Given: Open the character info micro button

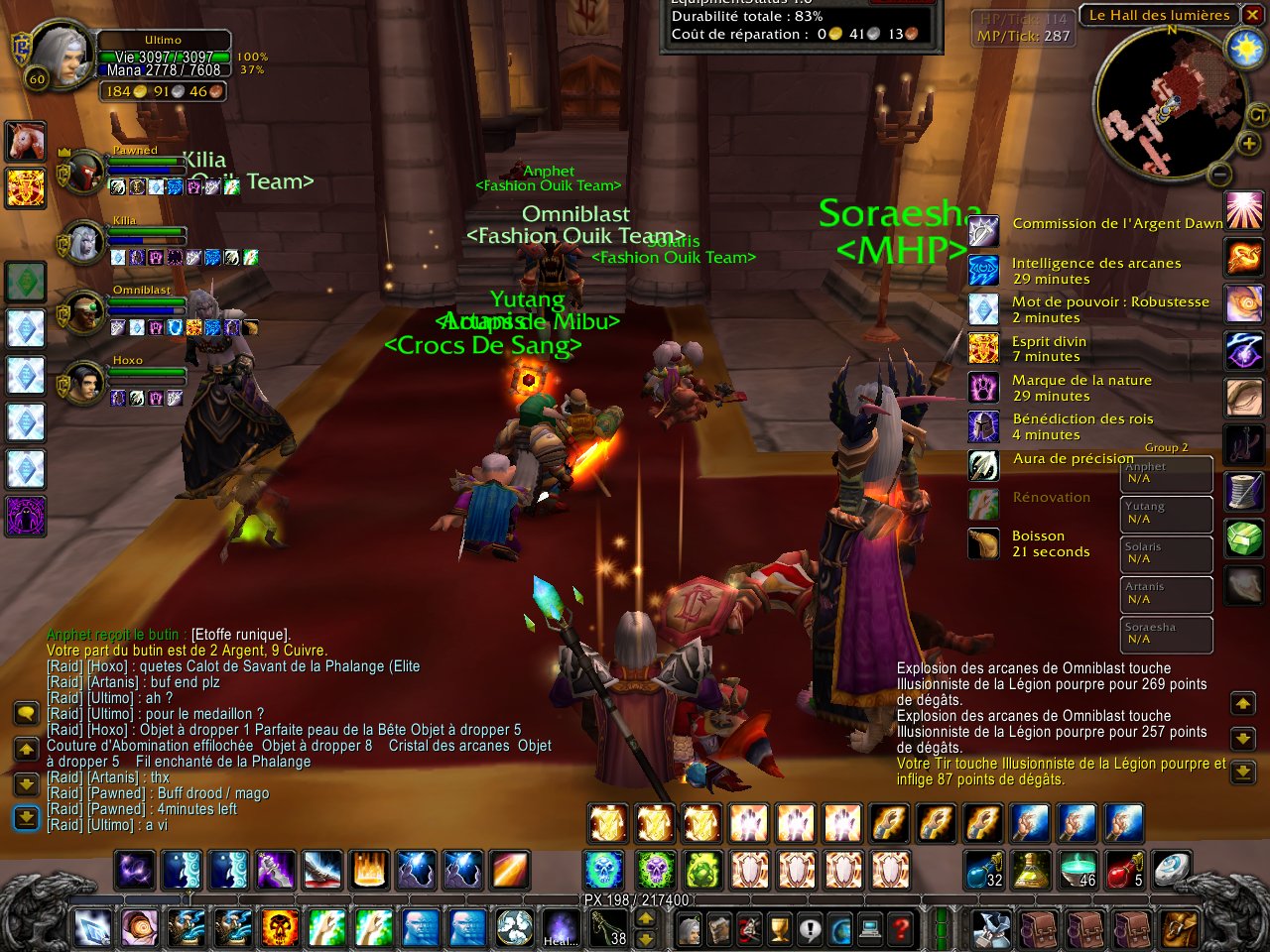Looking at the screenshot, I should click(689, 929).
